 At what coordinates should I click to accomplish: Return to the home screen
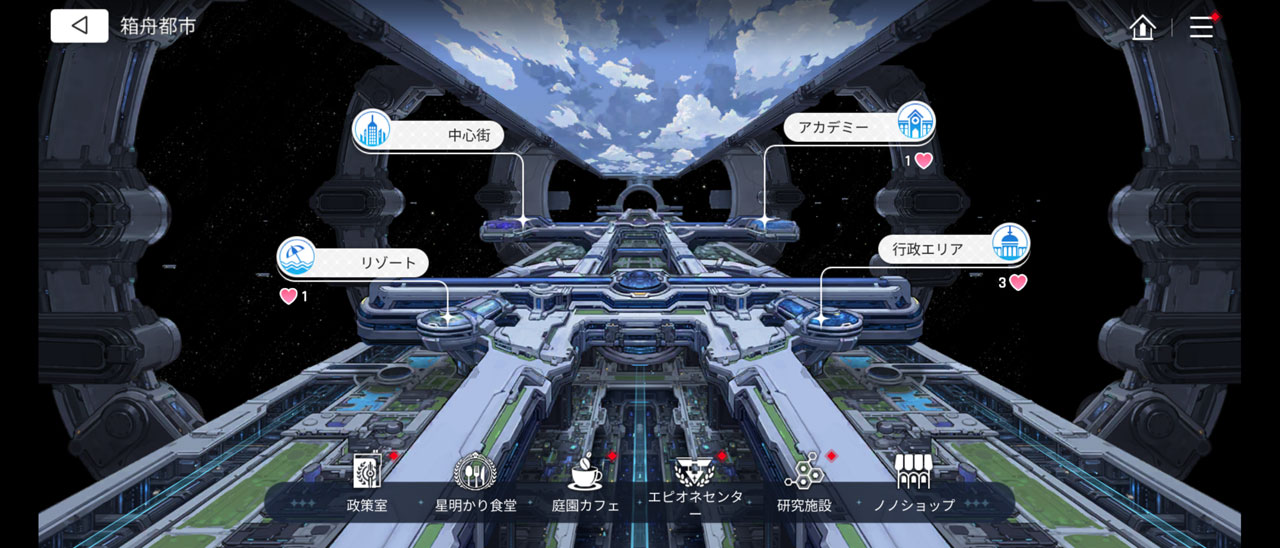point(1142,27)
